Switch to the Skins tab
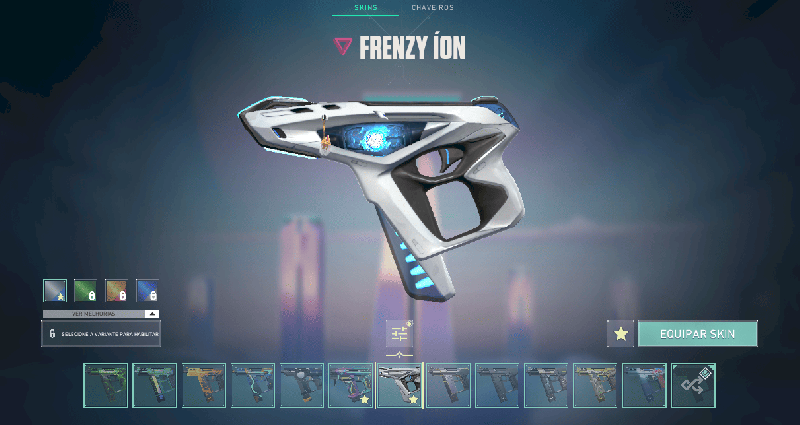The image size is (800, 425). pyautogui.click(x=364, y=8)
